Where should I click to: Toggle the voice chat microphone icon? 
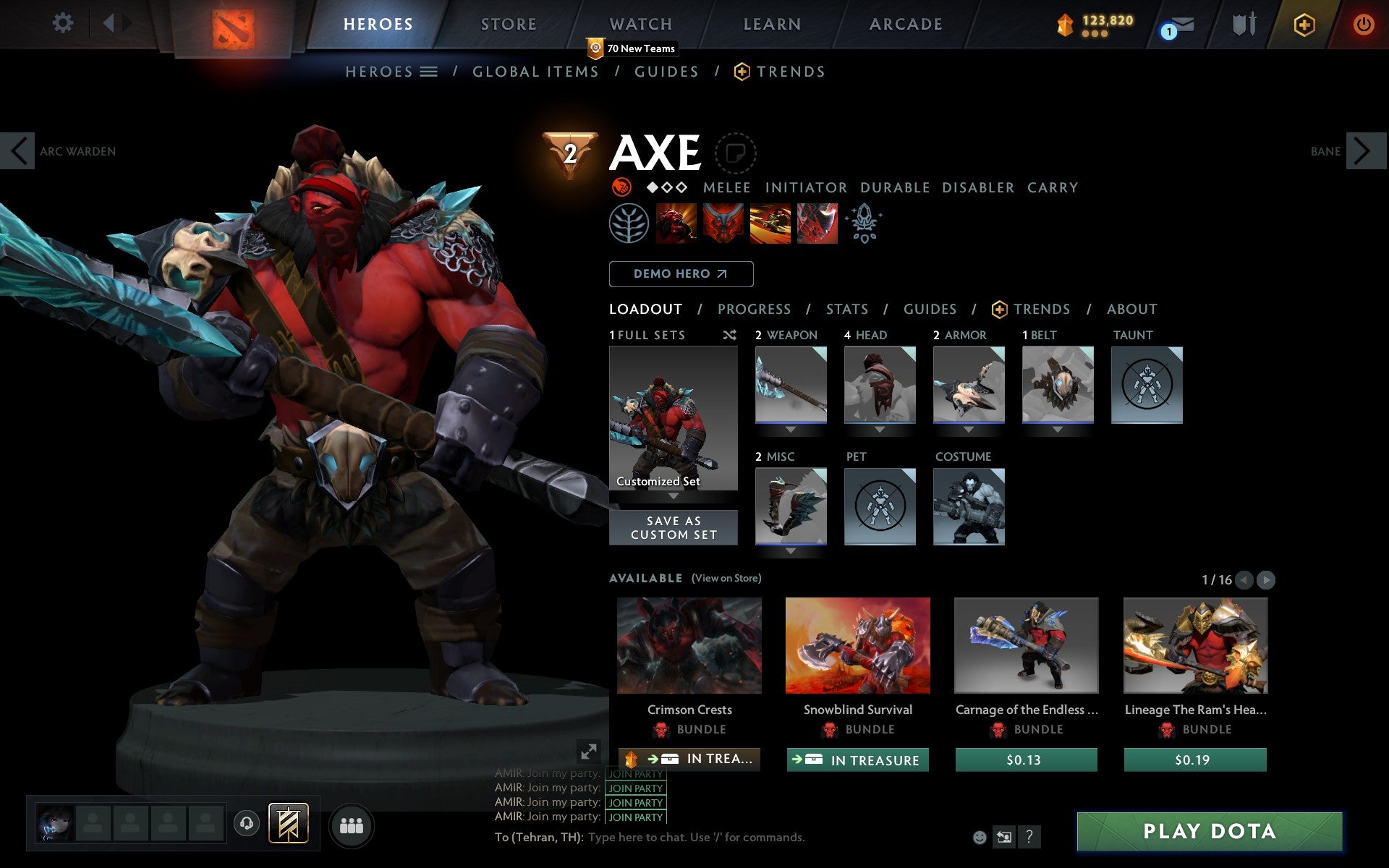[245, 822]
